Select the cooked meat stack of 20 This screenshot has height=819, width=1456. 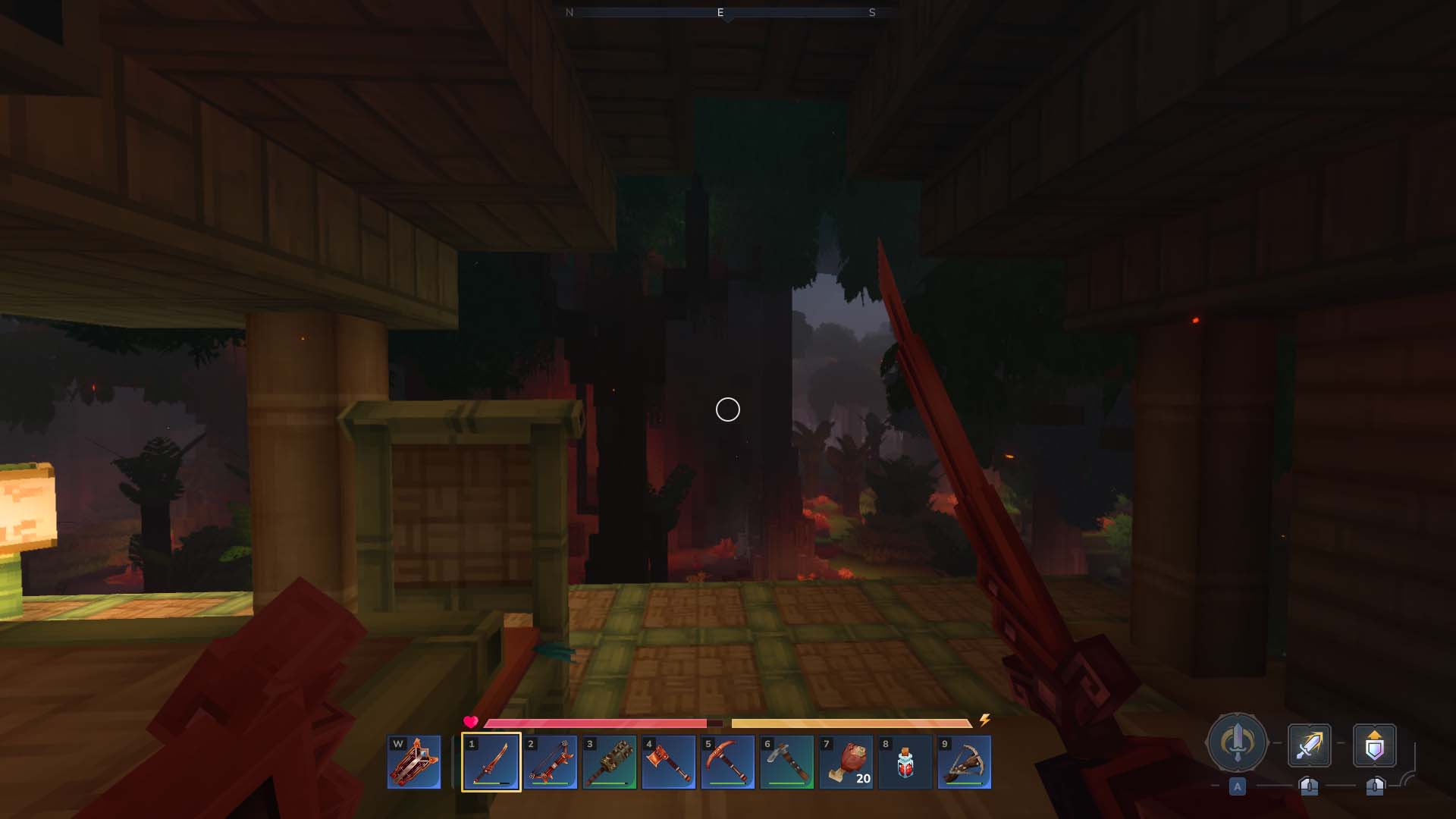[846, 762]
